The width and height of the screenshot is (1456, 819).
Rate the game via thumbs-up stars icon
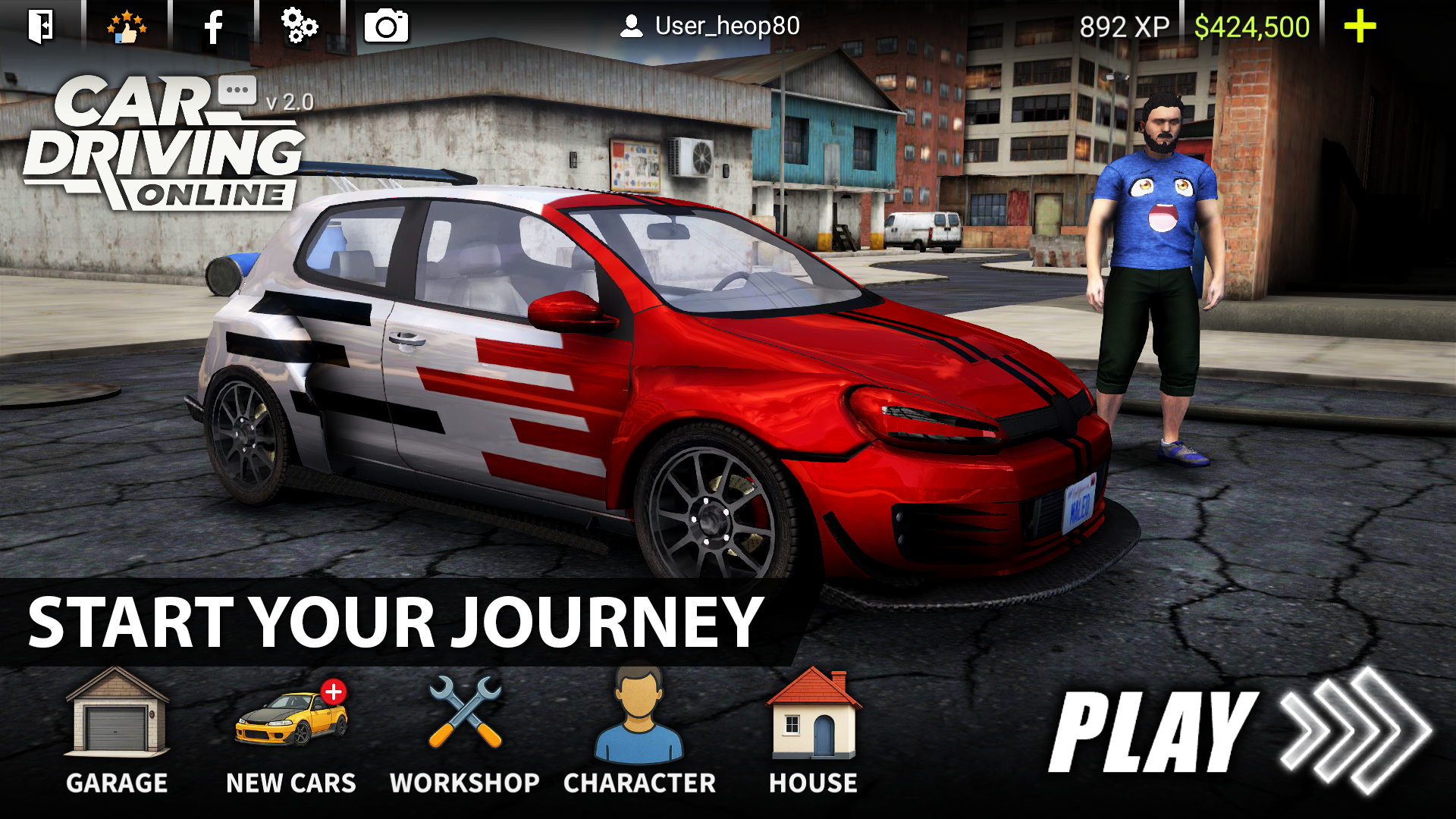(x=127, y=27)
